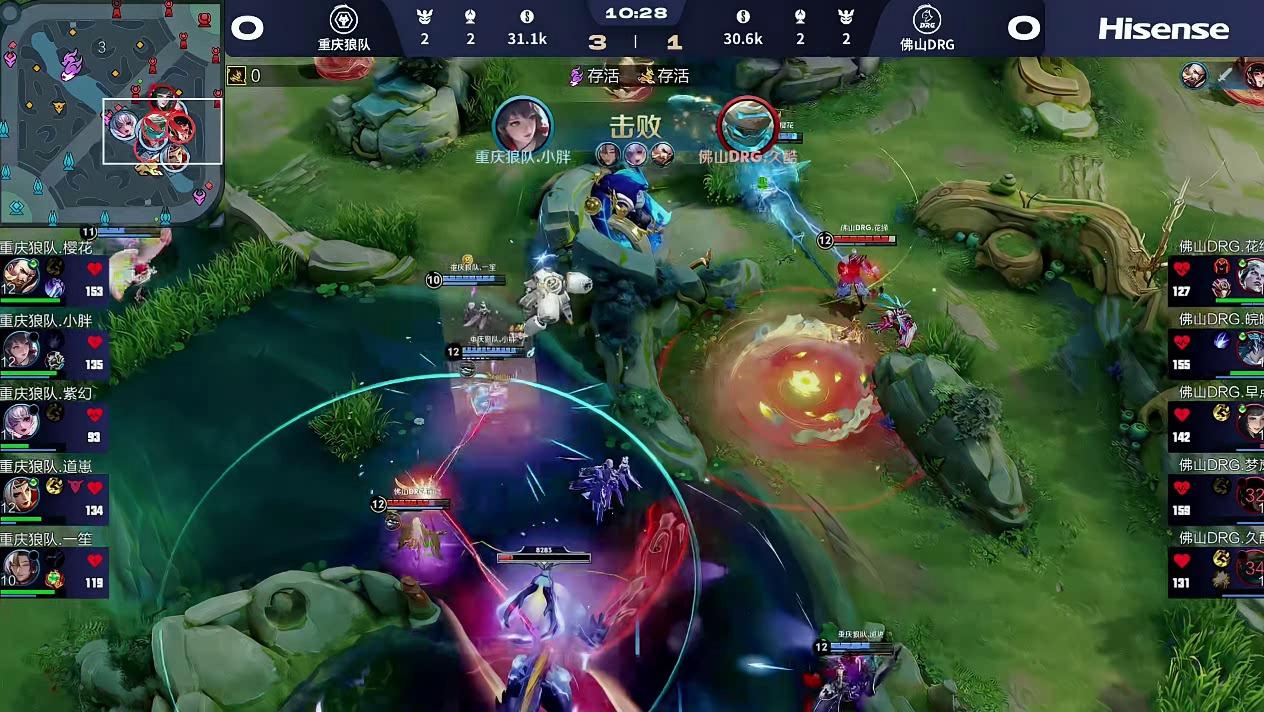Select the 佛山DRG player panel showing 142
Screen dimensions: 1264x712
tap(1216, 421)
